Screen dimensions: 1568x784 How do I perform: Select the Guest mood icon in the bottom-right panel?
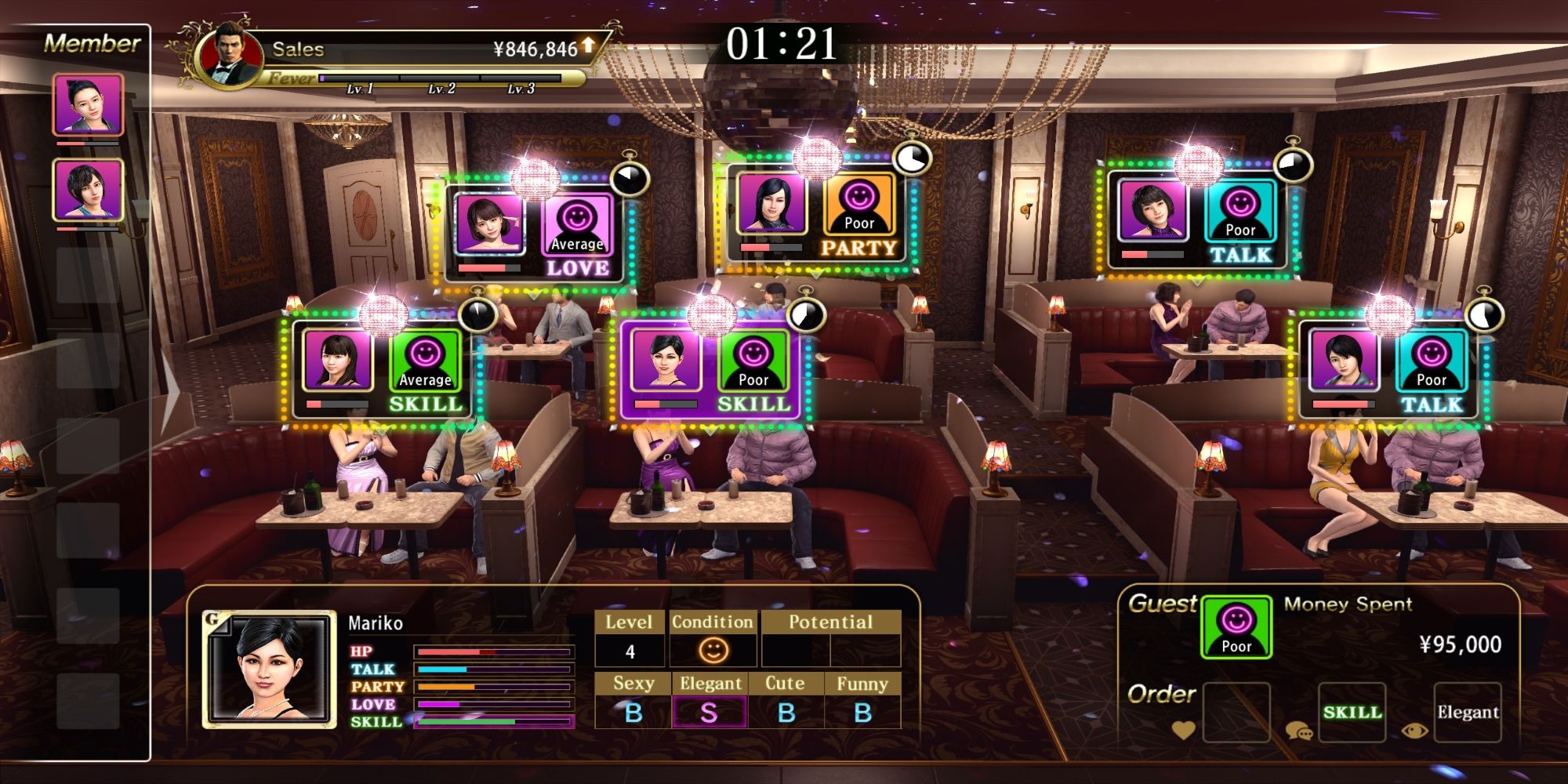click(x=1235, y=627)
